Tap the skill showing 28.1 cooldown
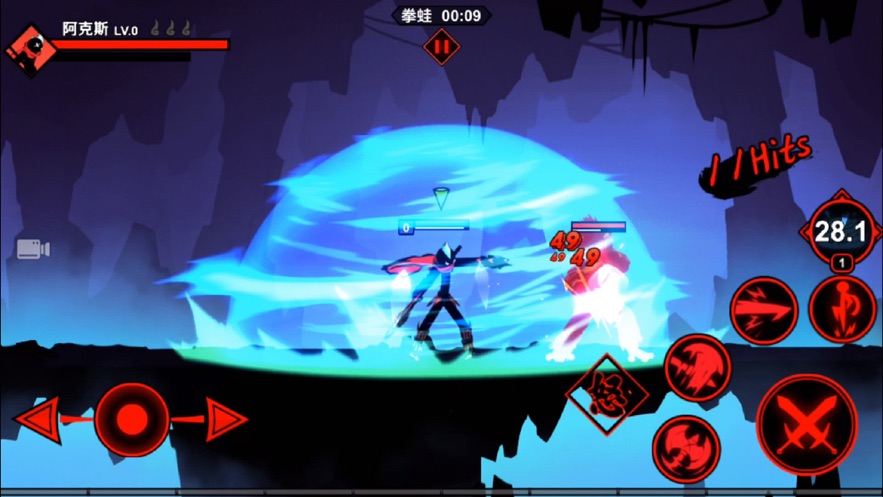This screenshot has height=497, width=883. click(839, 232)
